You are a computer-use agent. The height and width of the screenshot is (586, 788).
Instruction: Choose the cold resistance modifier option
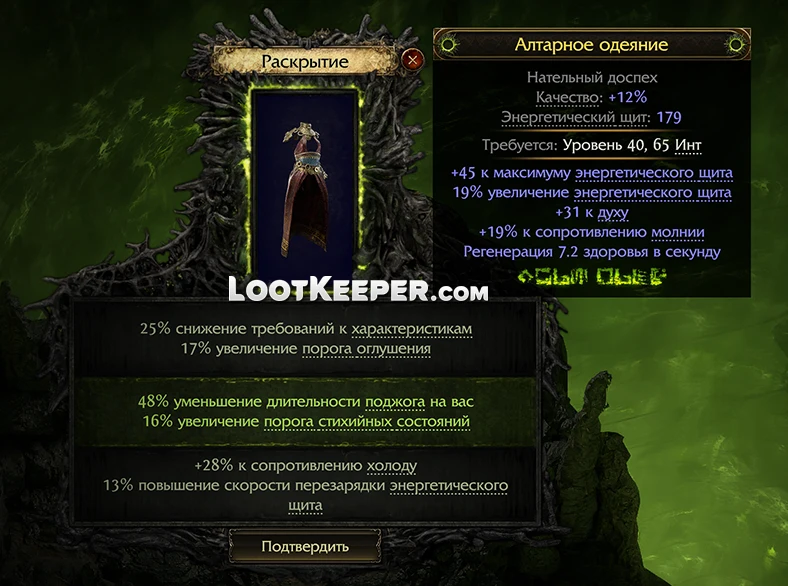point(305,485)
